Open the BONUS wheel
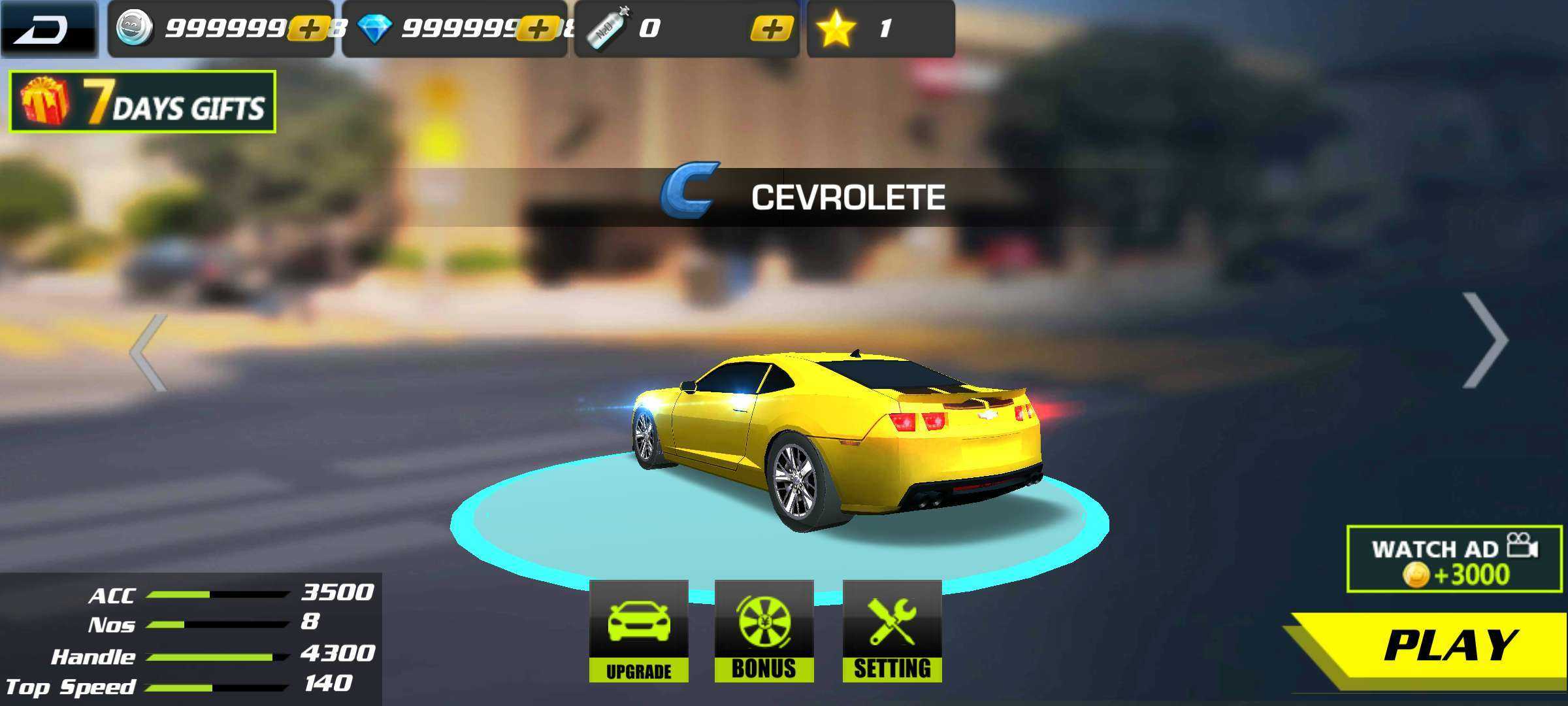 764,631
